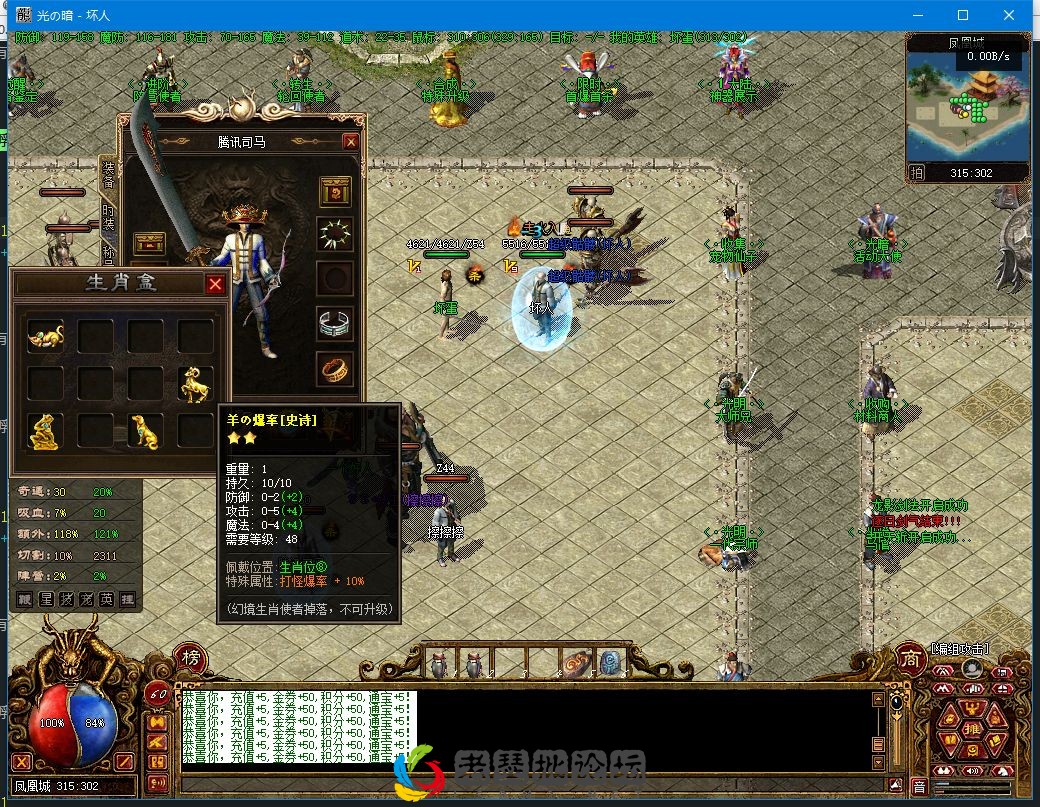This screenshot has height=807, width=1040.
Task: Use the orange swirl item in quickbar
Action: point(575,663)
